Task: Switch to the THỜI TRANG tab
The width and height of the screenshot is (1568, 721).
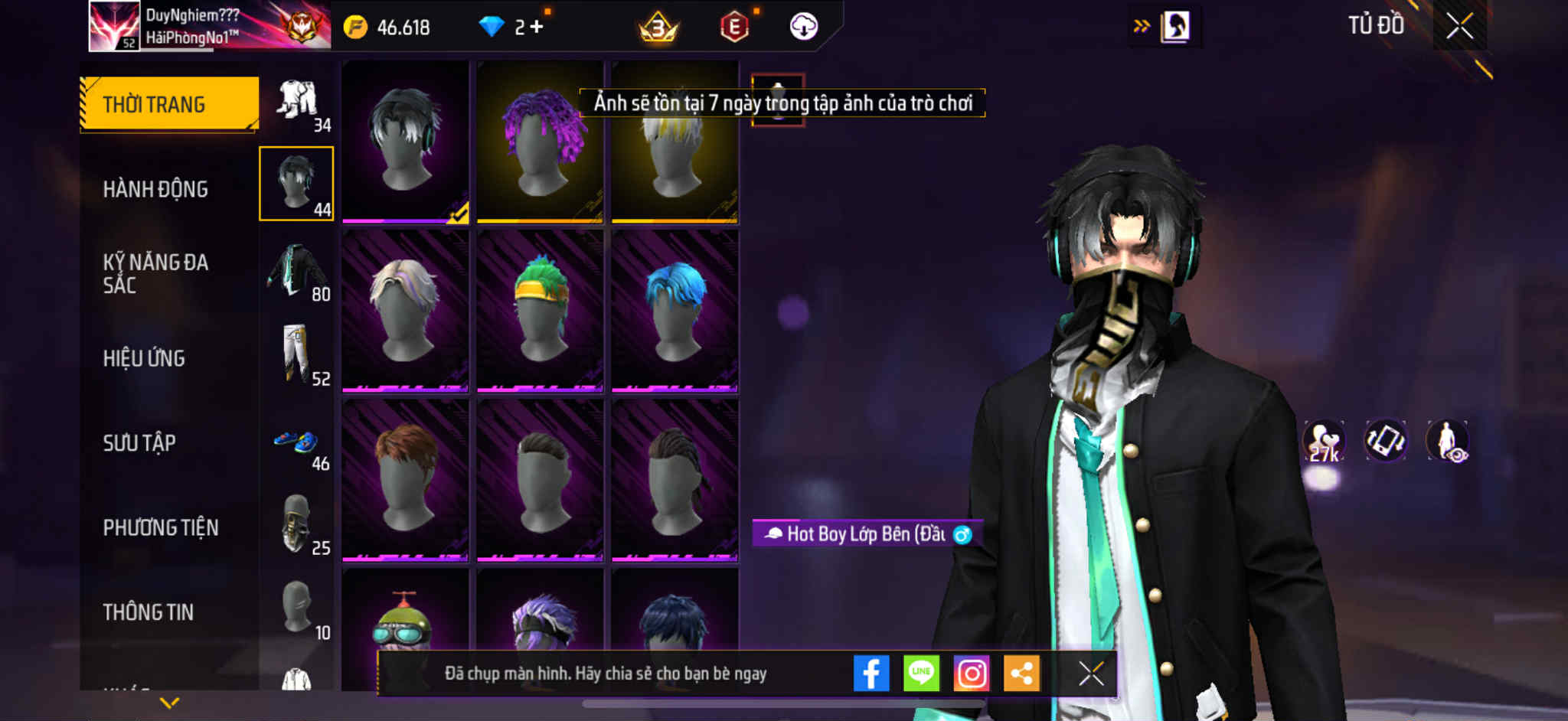Action: 169,104
